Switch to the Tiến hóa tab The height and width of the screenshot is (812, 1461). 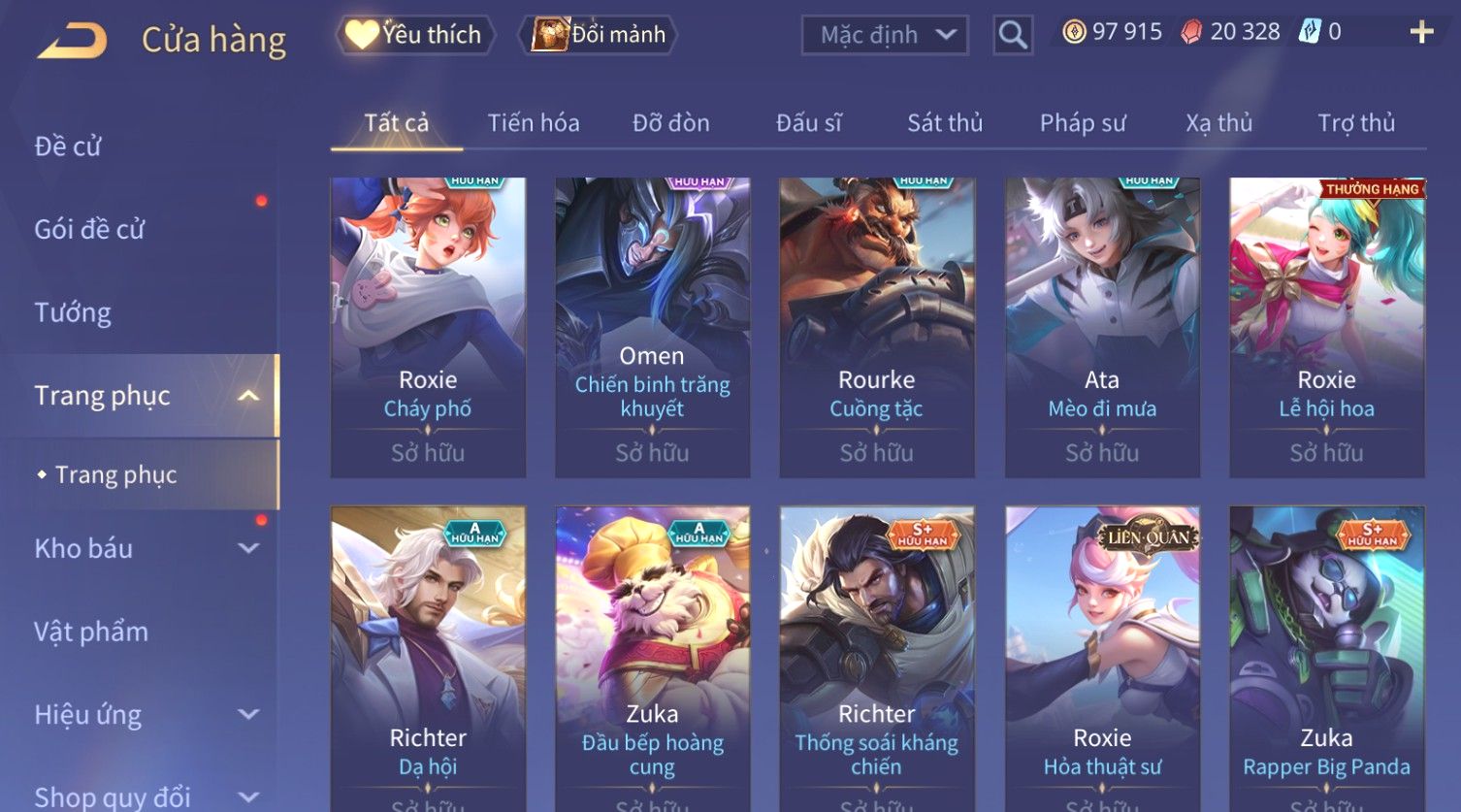pyautogui.click(x=533, y=123)
